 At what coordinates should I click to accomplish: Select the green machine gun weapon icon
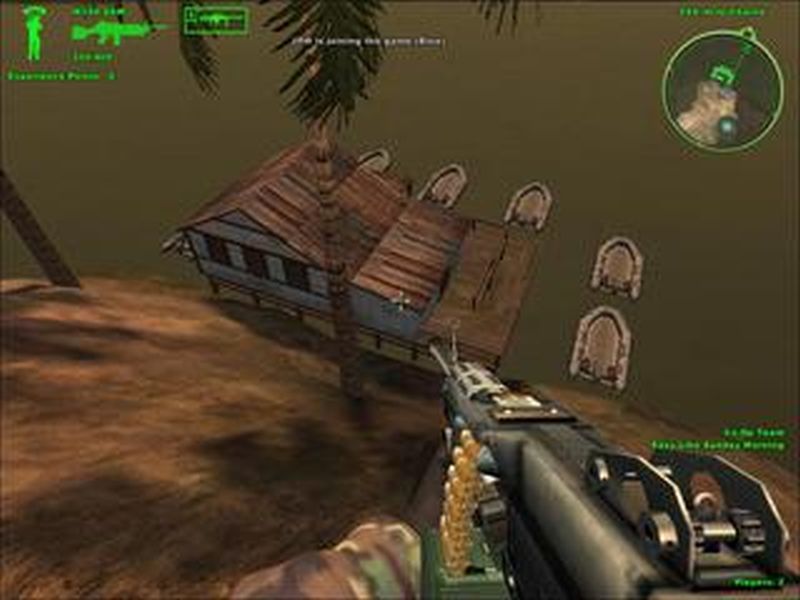pyautogui.click(x=112, y=32)
